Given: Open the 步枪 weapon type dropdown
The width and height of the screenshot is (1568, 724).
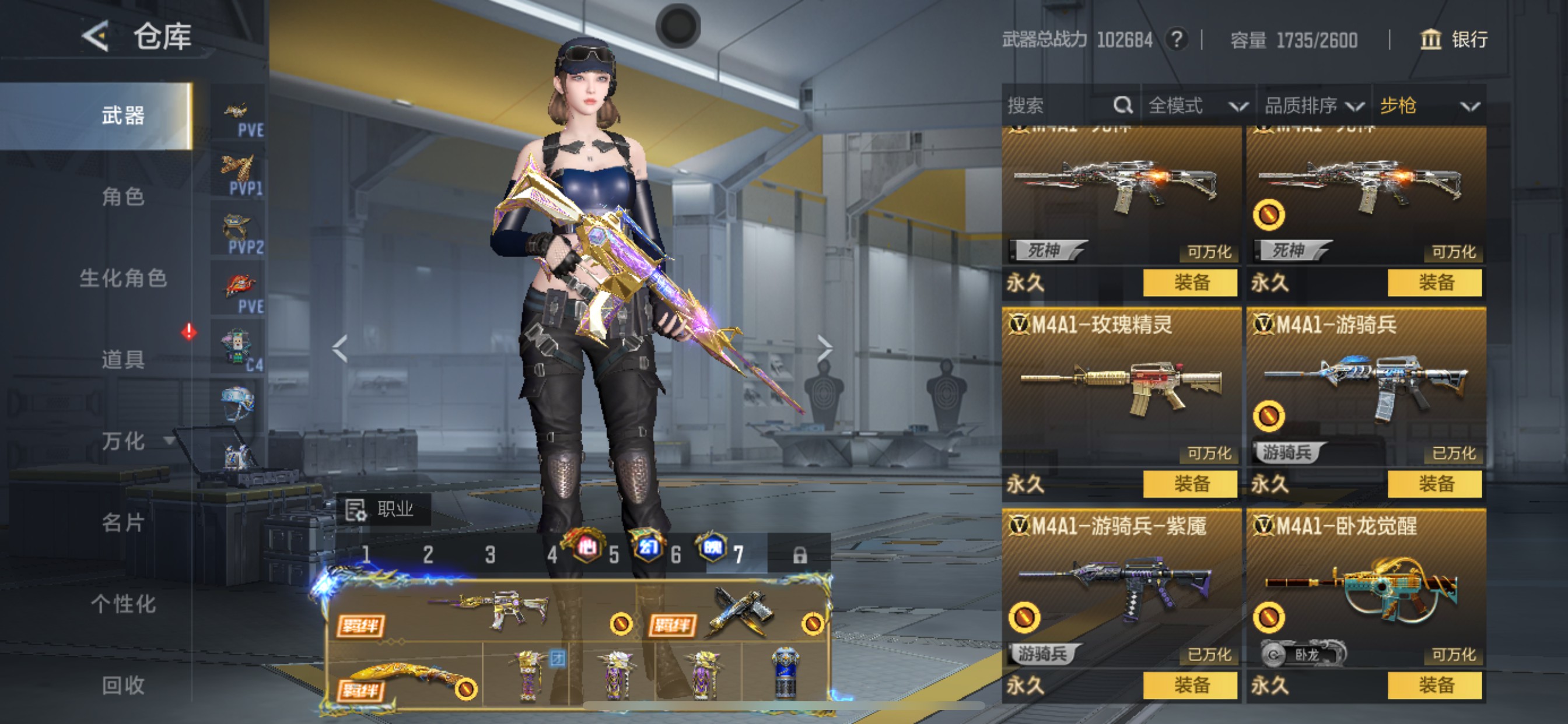Looking at the screenshot, I should pos(1428,106).
